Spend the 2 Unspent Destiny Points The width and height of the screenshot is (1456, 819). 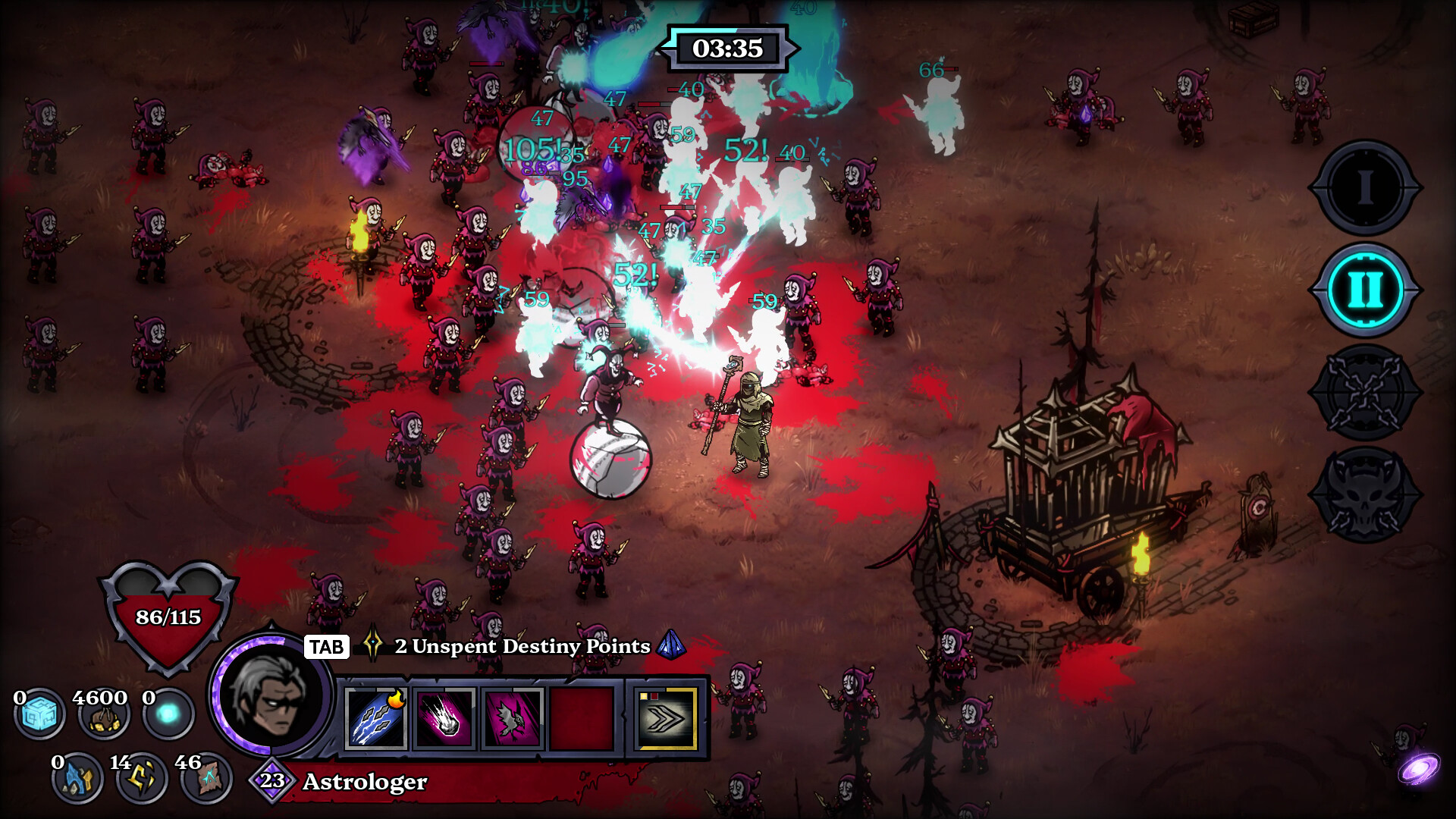[522, 646]
